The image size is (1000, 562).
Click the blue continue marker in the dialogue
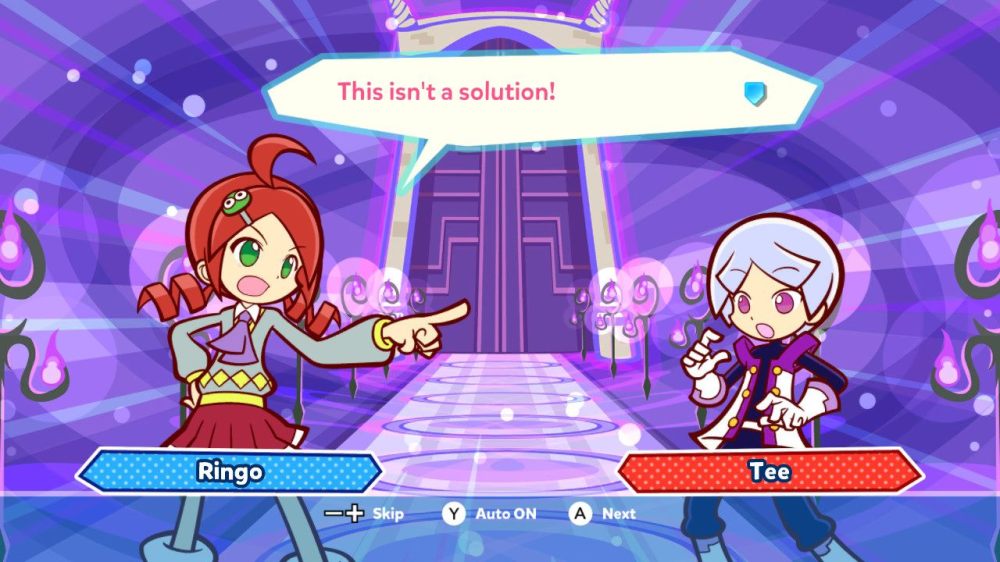pyautogui.click(x=755, y=94)
